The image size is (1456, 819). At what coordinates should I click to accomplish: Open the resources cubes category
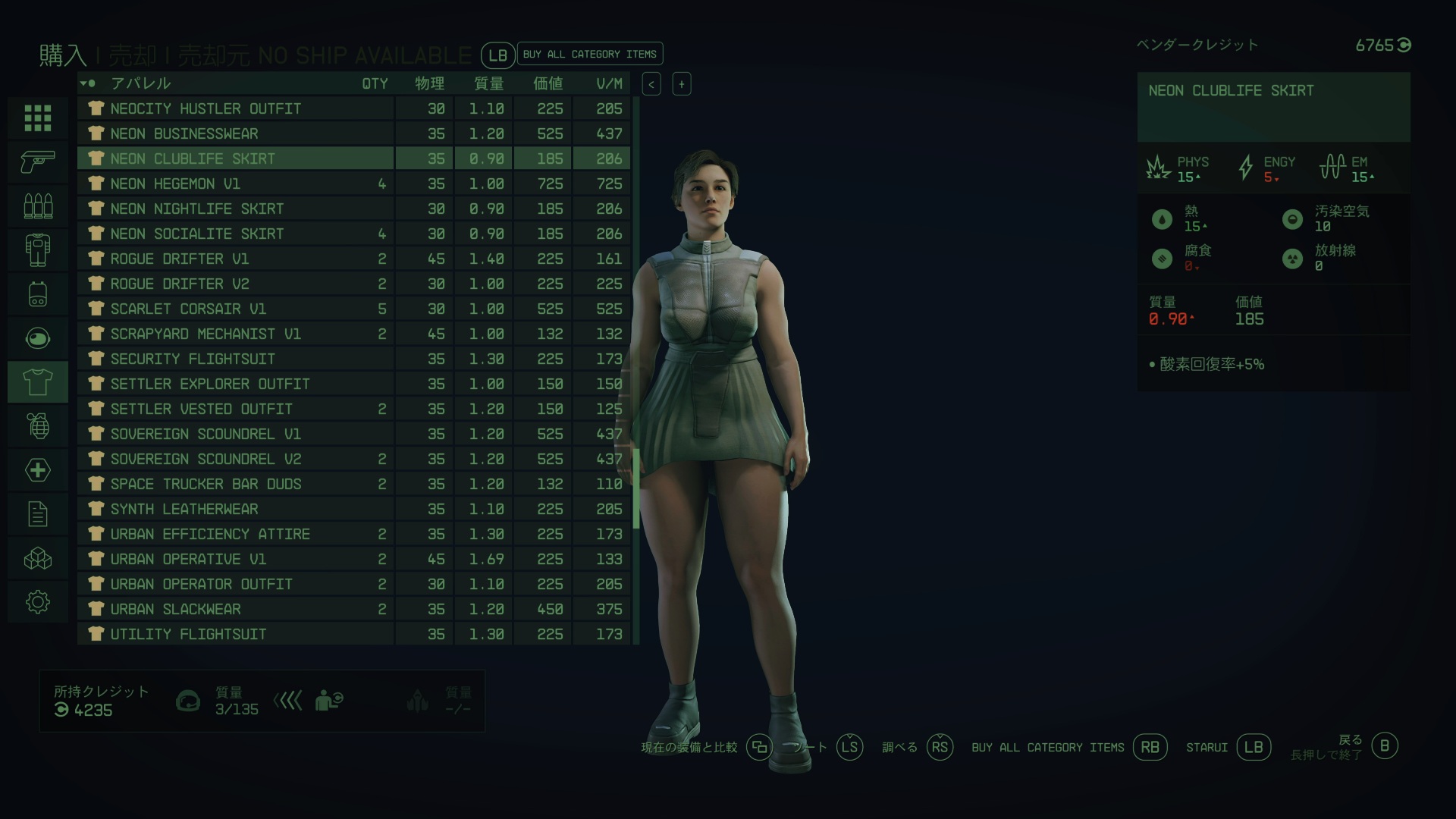[38, 559]
